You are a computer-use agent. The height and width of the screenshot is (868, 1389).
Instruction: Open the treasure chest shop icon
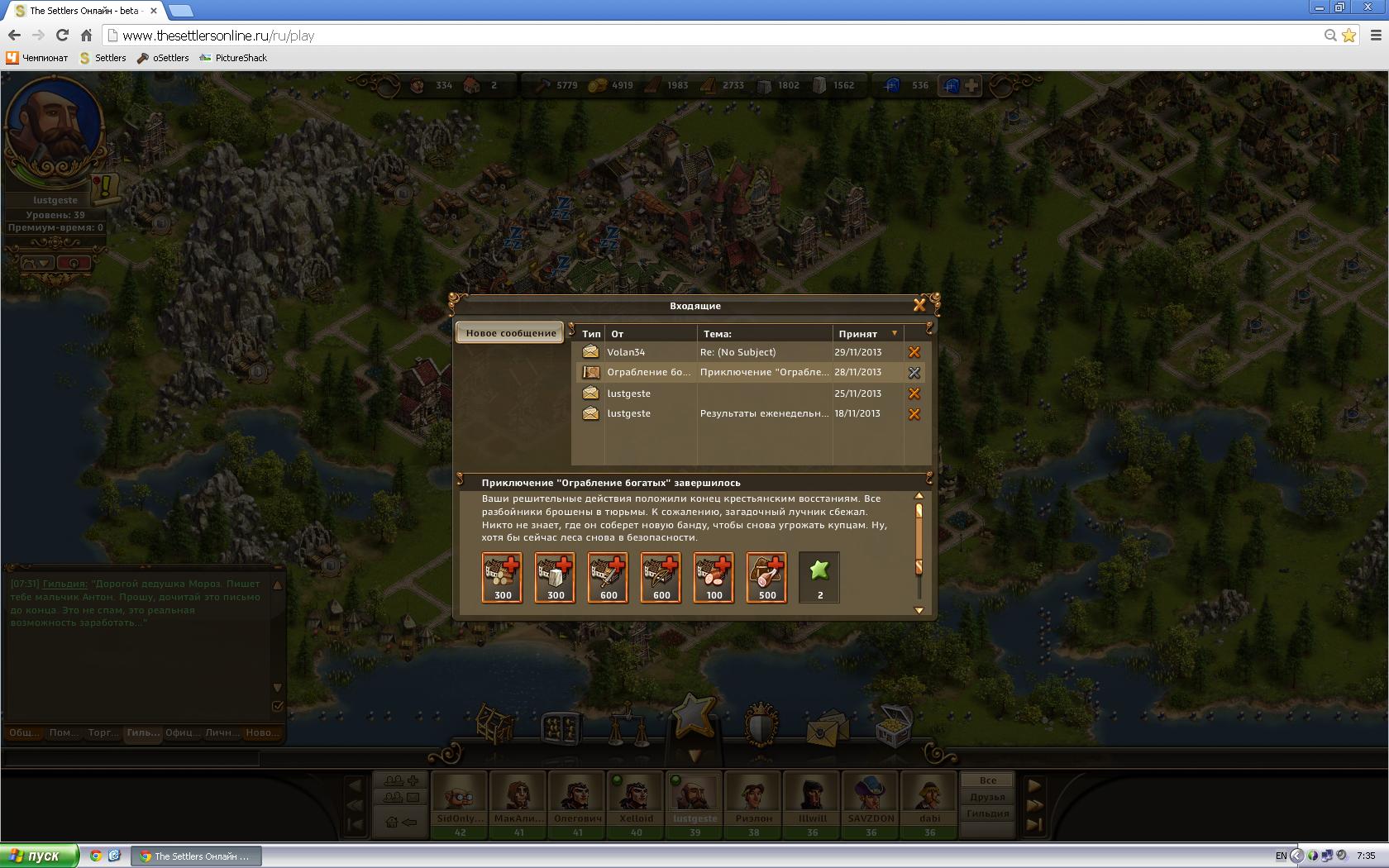coord(893,724)
